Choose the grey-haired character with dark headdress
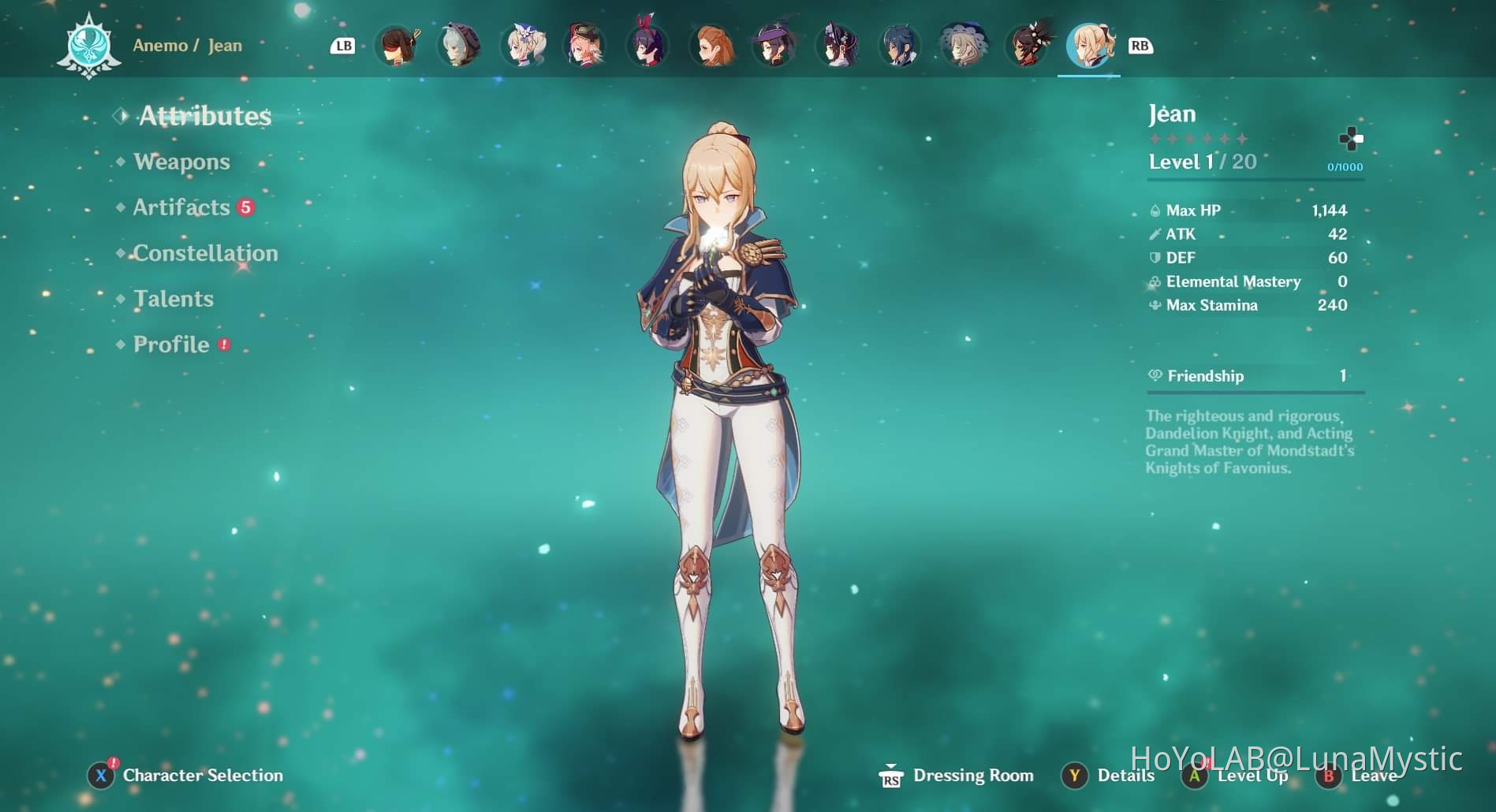1496x812 pixels. (x=964, y=46)
